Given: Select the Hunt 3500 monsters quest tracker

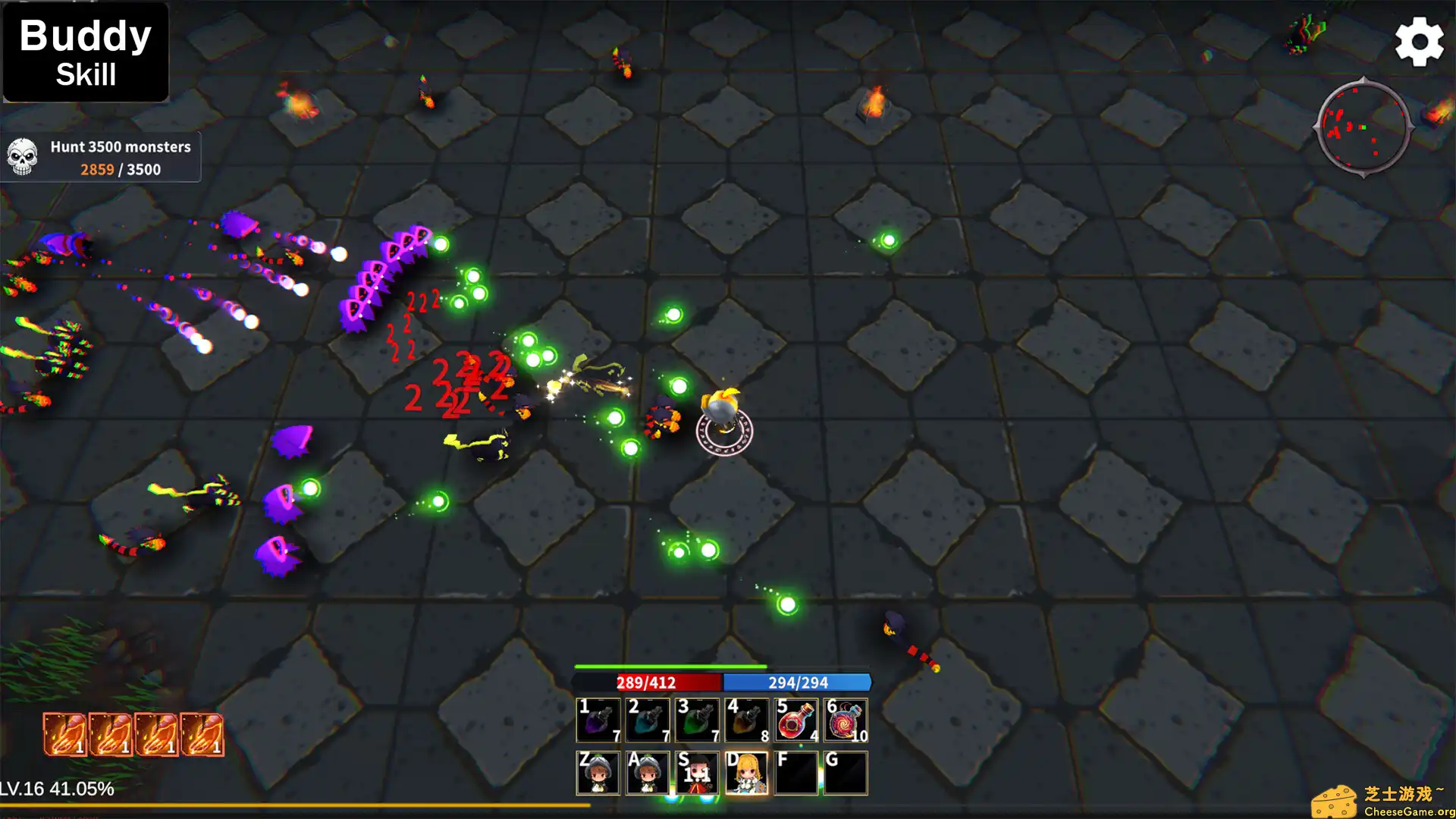Looking at the screenshot, I should click(x=101, y=158).
